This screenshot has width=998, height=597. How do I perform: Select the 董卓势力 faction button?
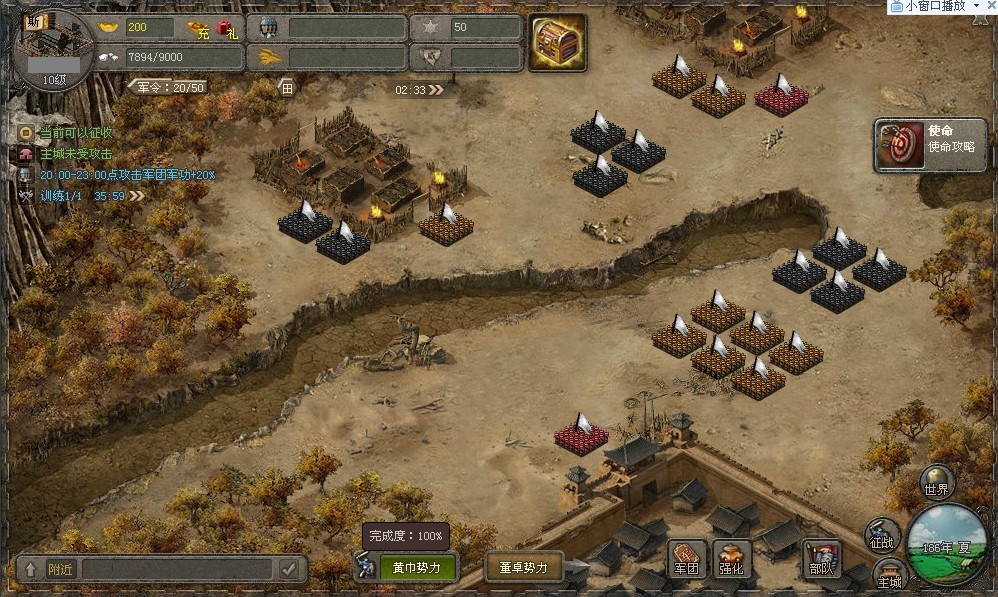(x=524, y=567)
